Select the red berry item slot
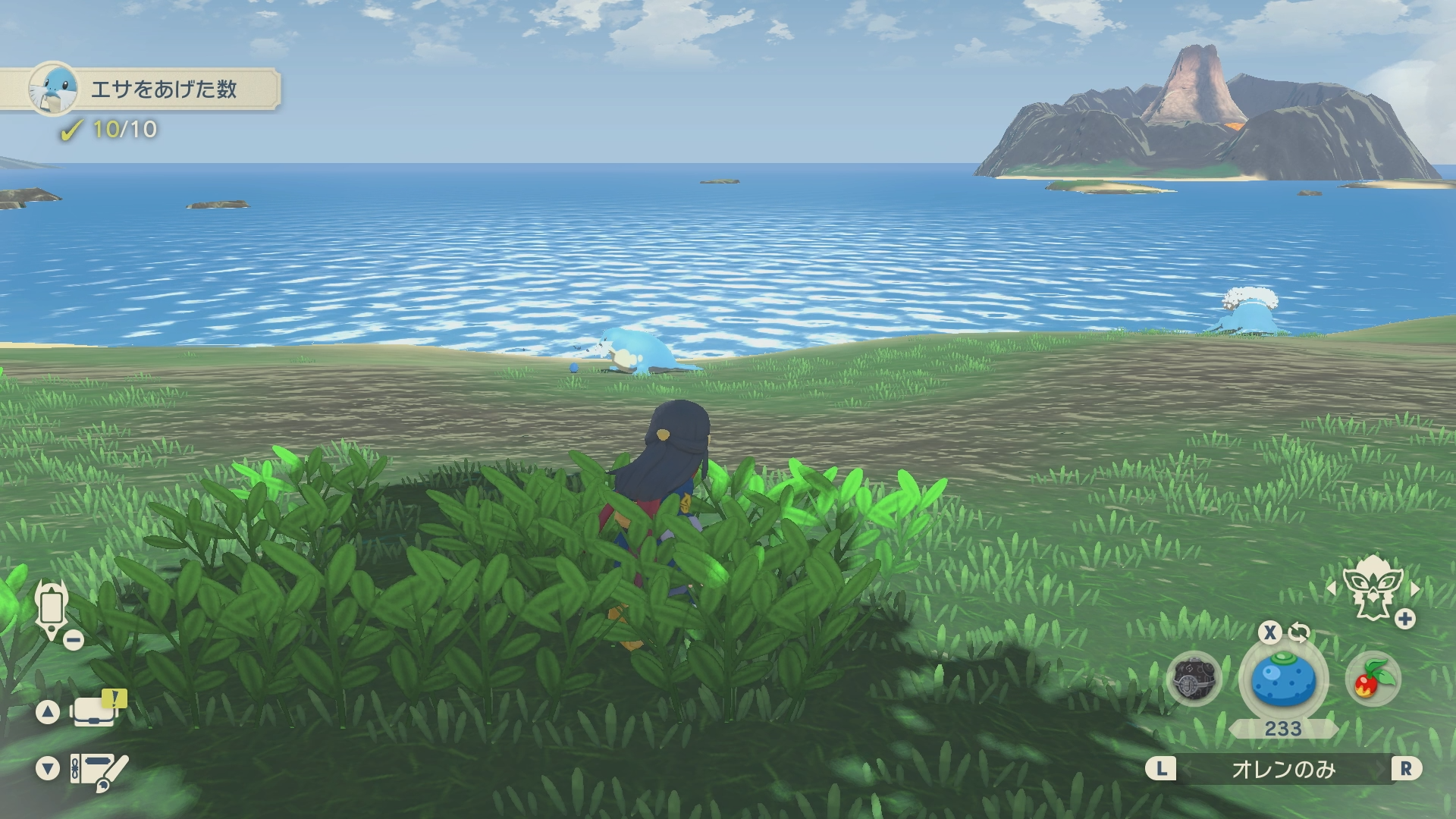This screenshot has width=1456, height=819. click(x=1373, y=679)
